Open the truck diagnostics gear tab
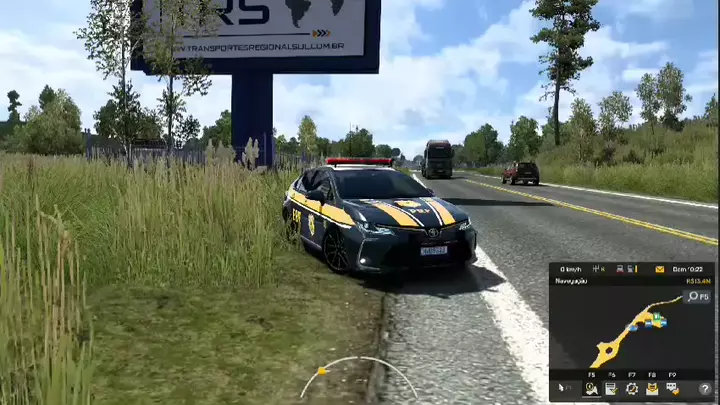This screenshot has height=405, width=720. pyautogui.click(x=632, y=388)
